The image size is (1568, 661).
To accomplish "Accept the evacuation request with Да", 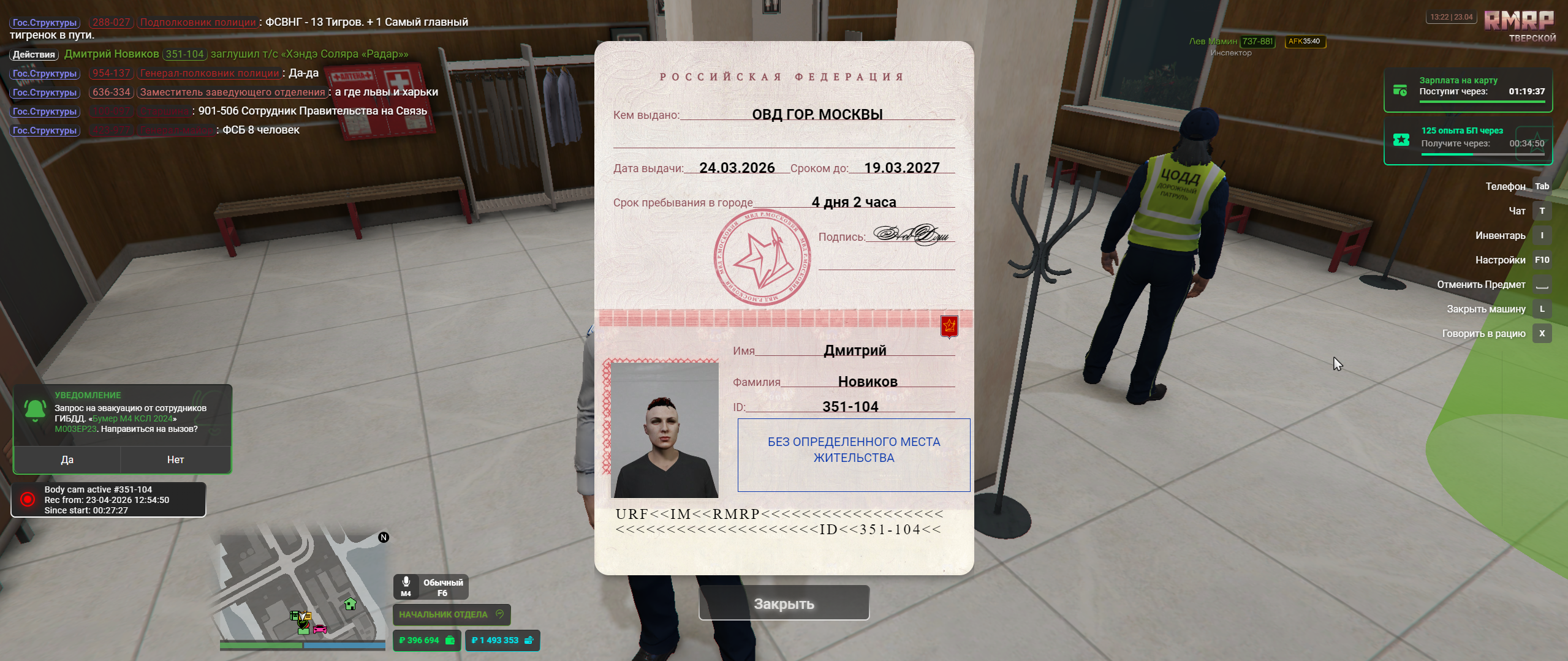I will pyautogui.click(x=67, y=459).
